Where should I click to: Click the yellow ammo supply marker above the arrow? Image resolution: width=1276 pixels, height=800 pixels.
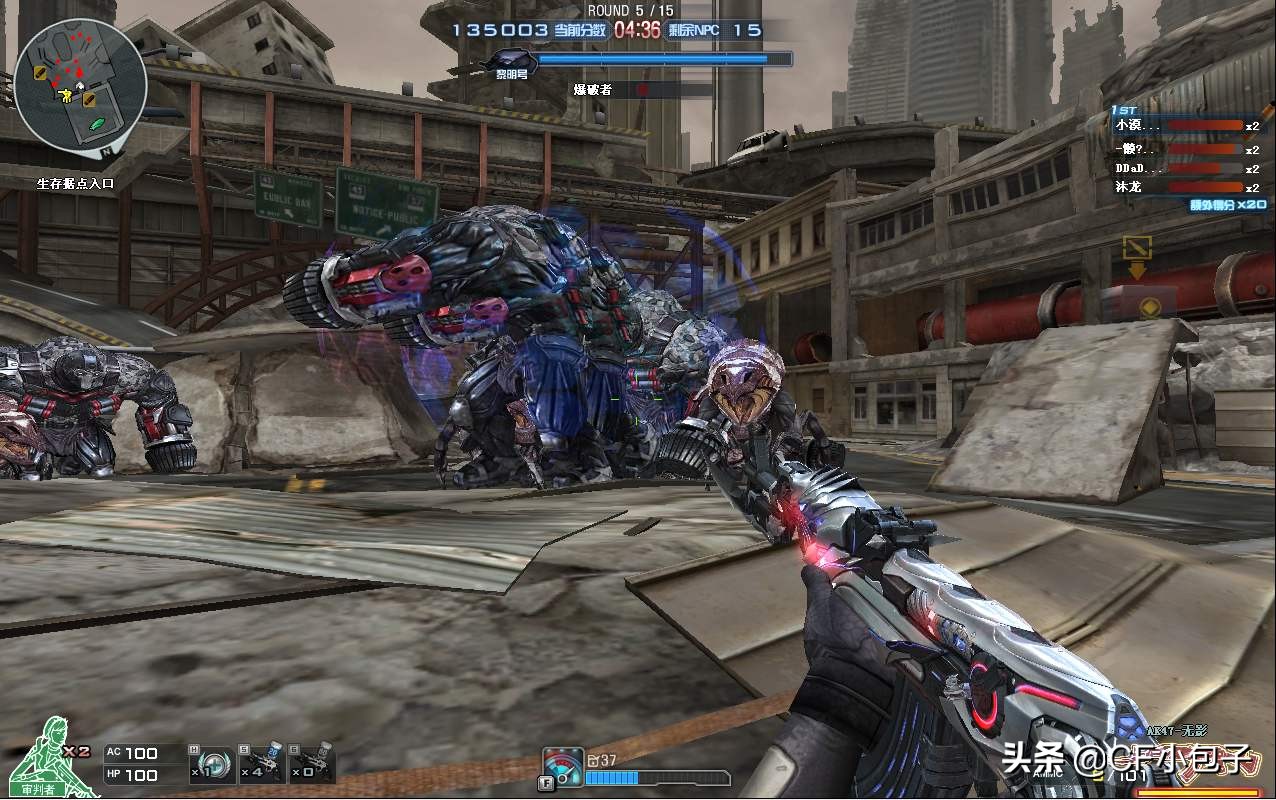(1137, 246)
